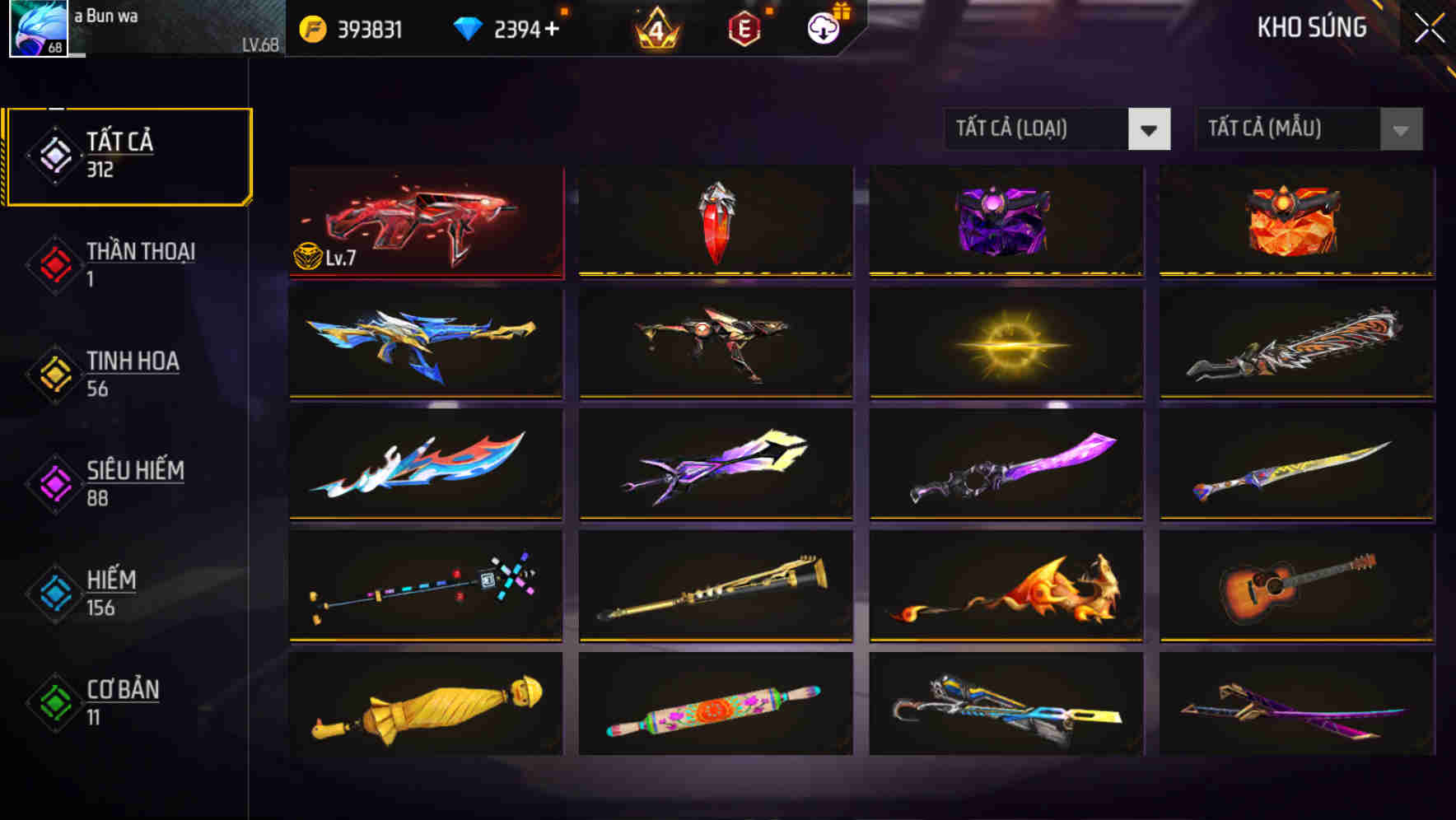The width and height of the screenshot is (1456, 820).
Task: Select the CƠ BẢN green rarity icon
Action: (x=54, y=703)
